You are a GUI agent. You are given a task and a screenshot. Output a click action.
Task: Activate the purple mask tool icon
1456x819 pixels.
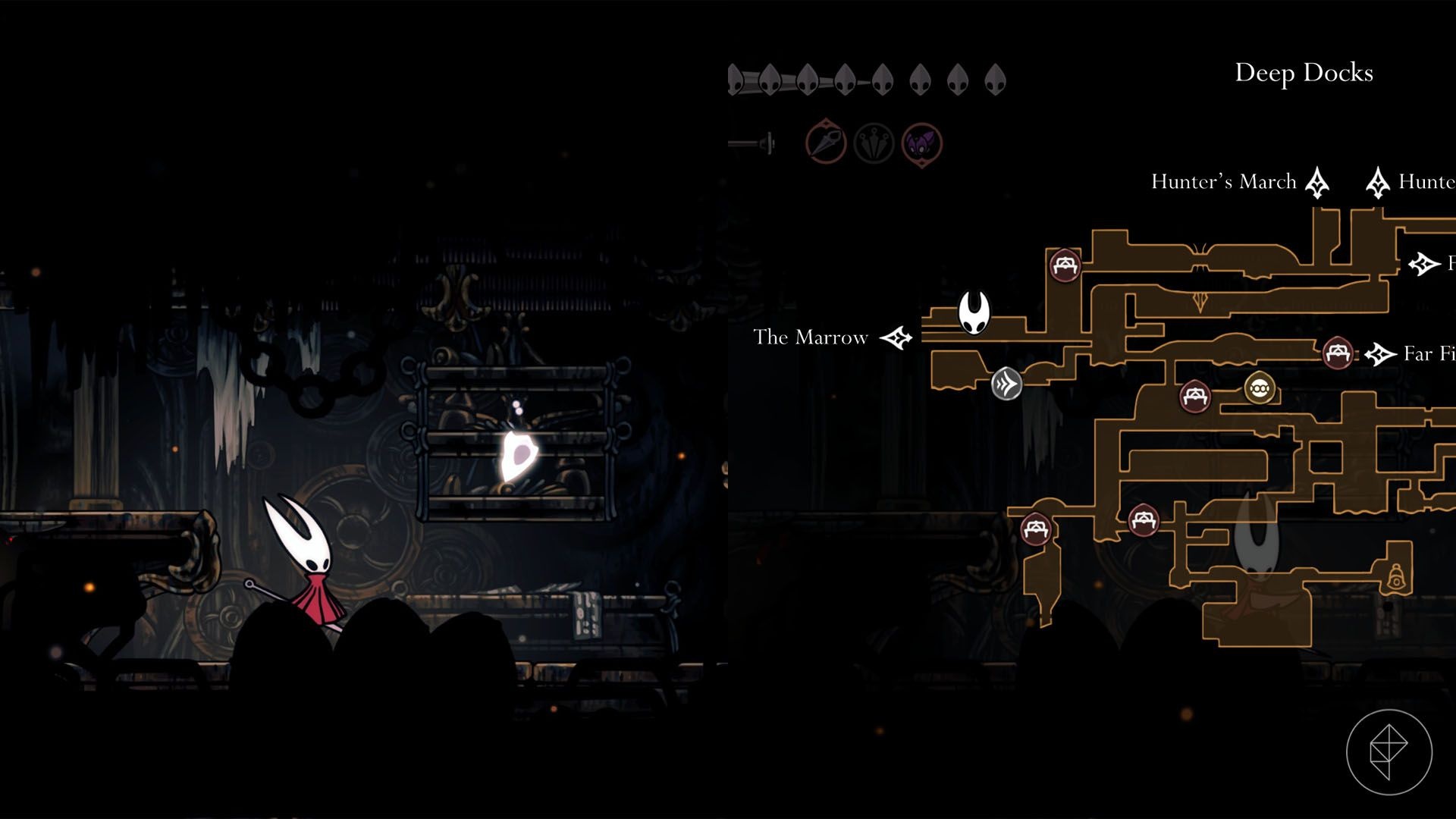[x=921, y=143]
